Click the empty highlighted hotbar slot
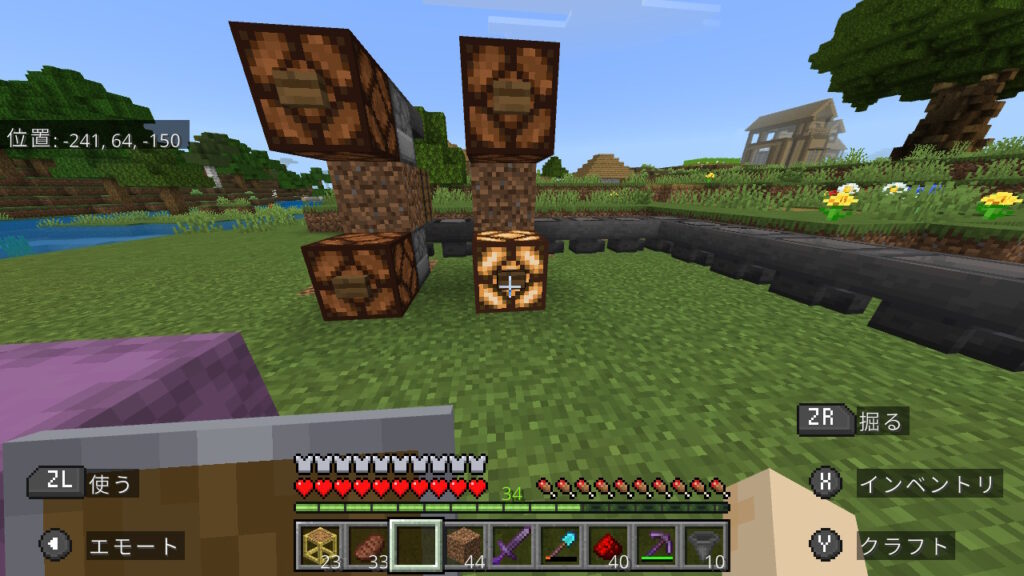This screenshot has height=576, width=1024. pos(416,545)
